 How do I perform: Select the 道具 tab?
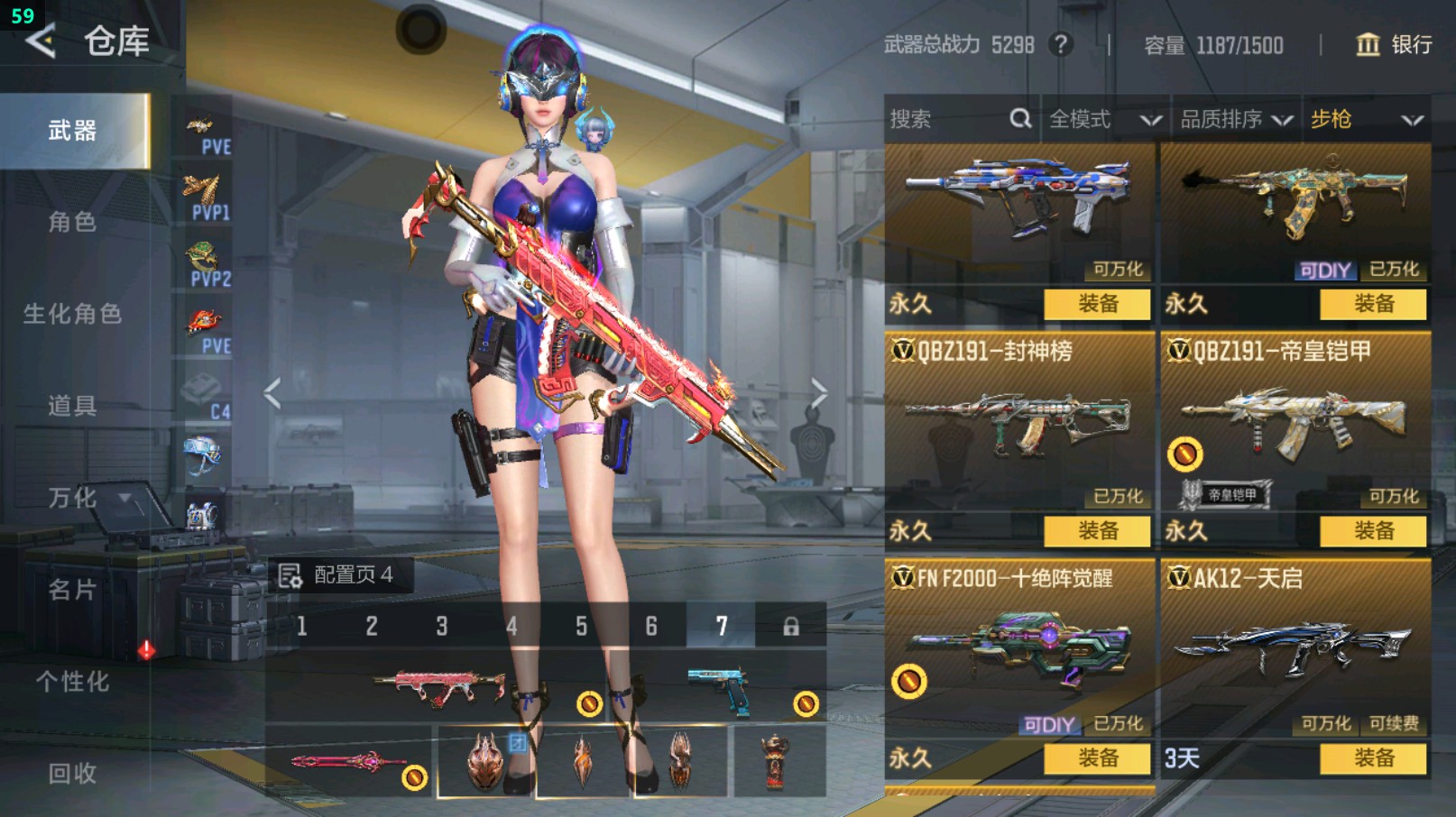72,406
